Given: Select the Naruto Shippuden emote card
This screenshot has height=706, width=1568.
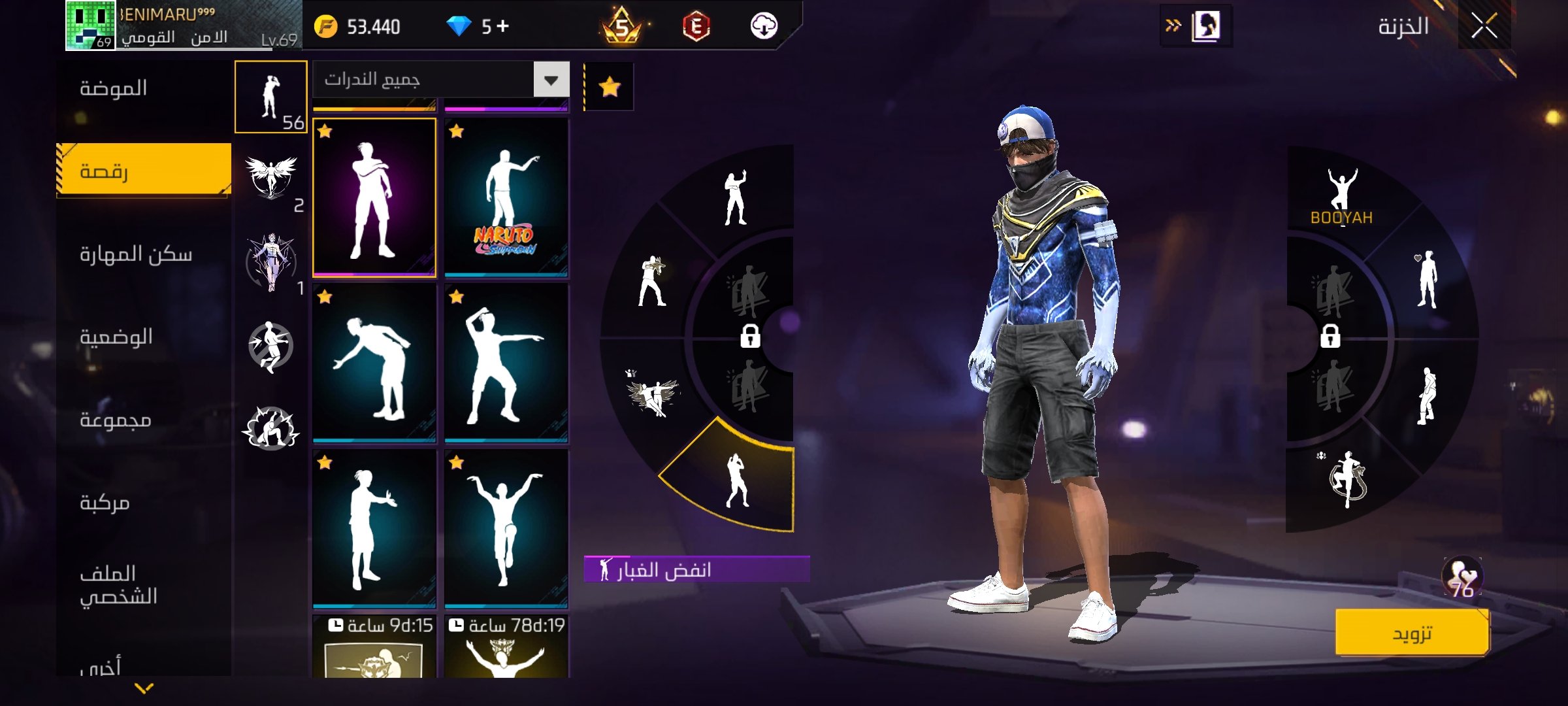Looking at the screenshot, I should pyautogui.click(x=506, y=197).
